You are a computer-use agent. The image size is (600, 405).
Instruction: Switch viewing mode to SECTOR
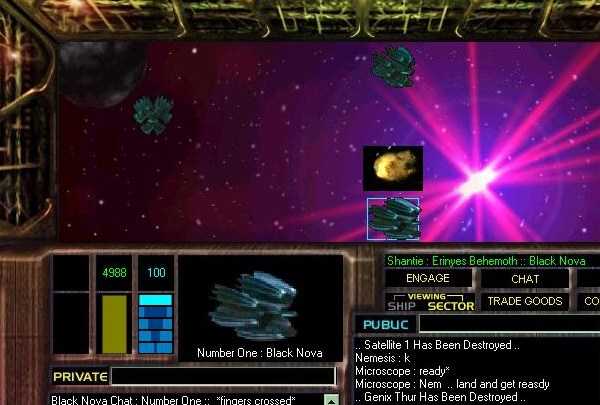450,306
